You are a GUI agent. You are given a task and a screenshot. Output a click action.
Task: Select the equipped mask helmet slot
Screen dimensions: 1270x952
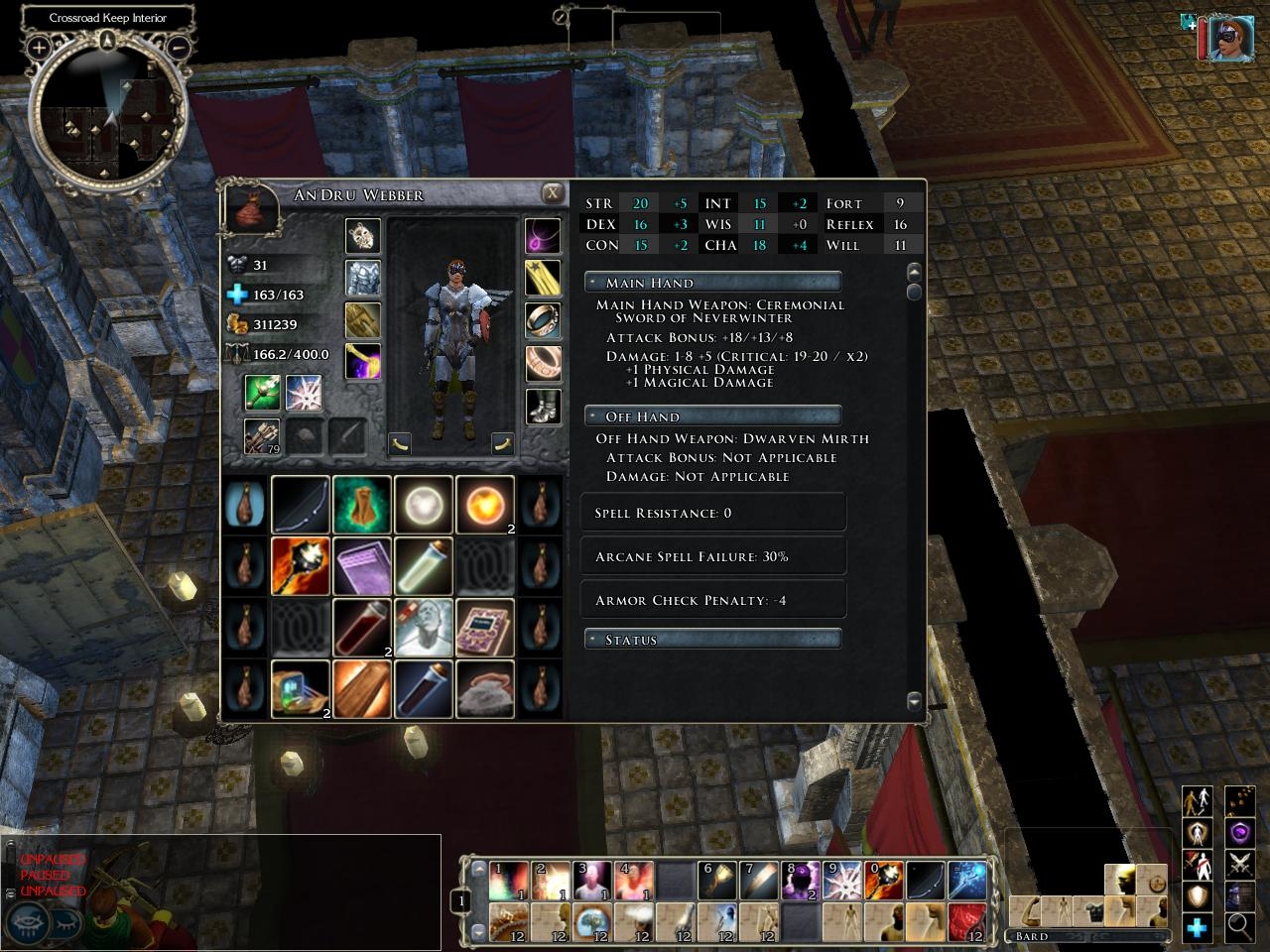[x=362, y=236]
